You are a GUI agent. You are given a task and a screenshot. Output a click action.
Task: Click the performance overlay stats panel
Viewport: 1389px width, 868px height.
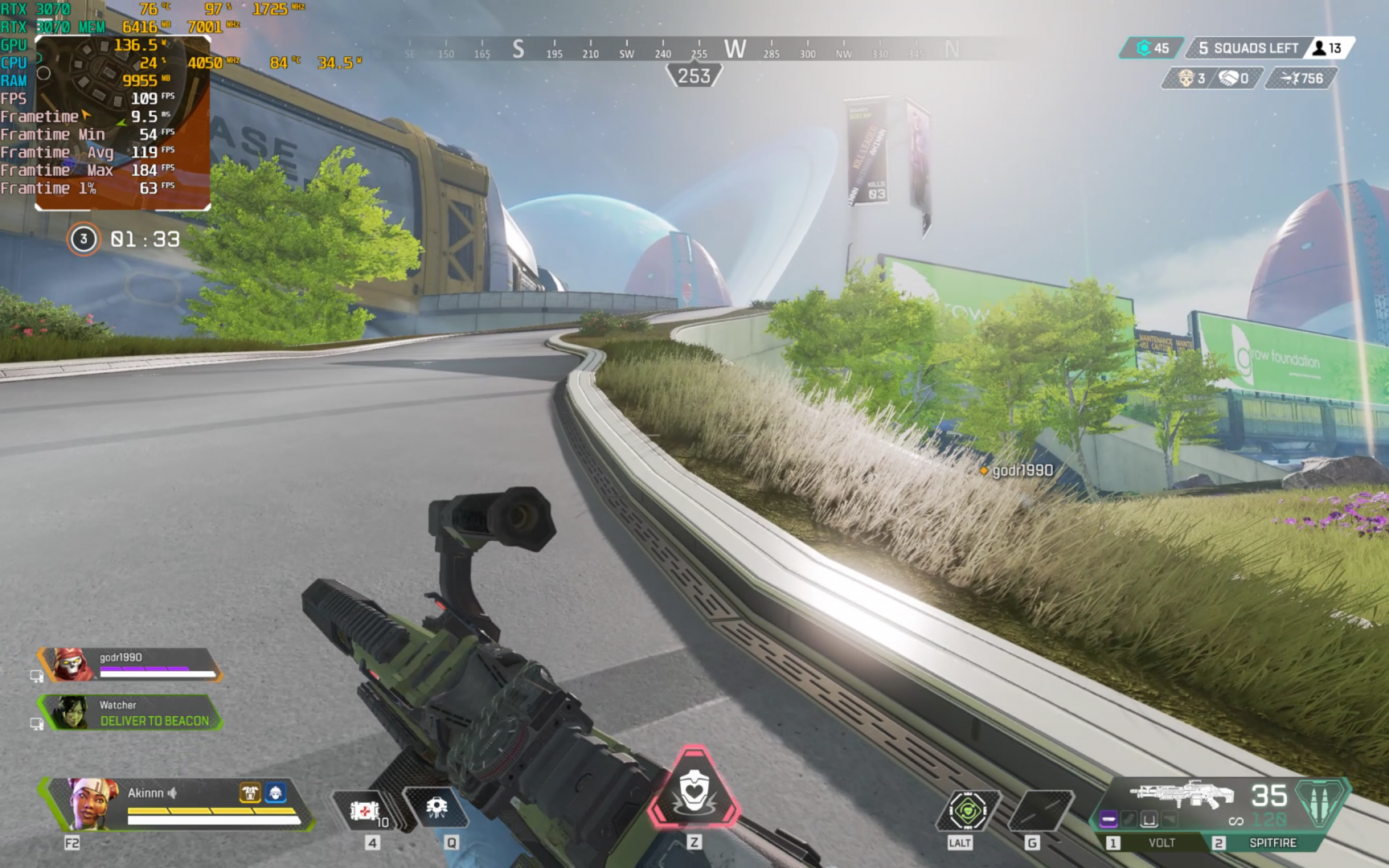click(x=104, y=104)
